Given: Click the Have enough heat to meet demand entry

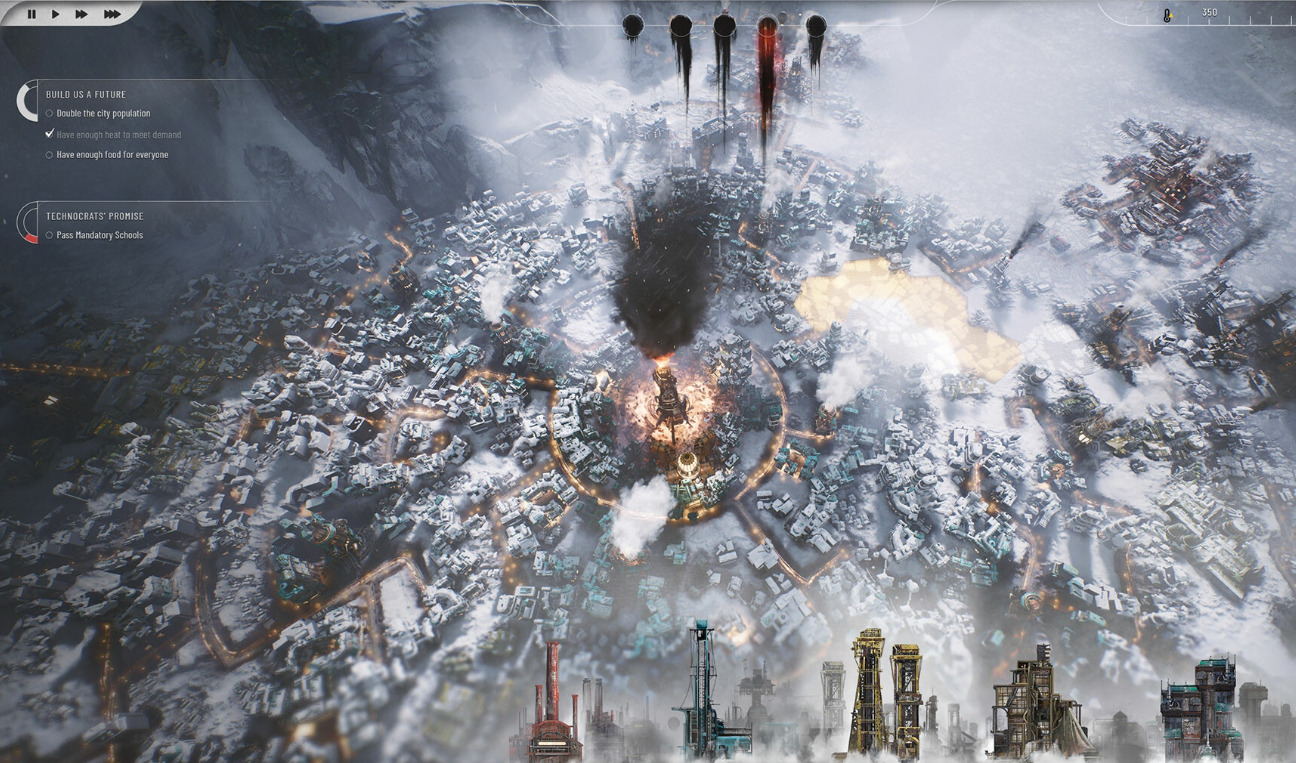Looking at the screenshot, I should 118,134.
